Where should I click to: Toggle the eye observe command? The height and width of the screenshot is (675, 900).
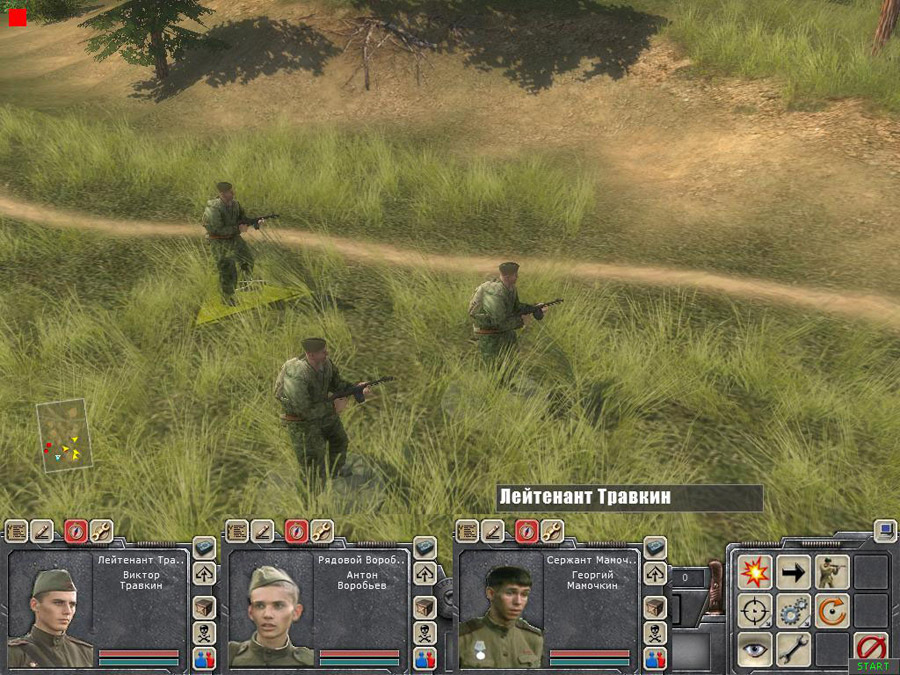click(x=754, y=648)
